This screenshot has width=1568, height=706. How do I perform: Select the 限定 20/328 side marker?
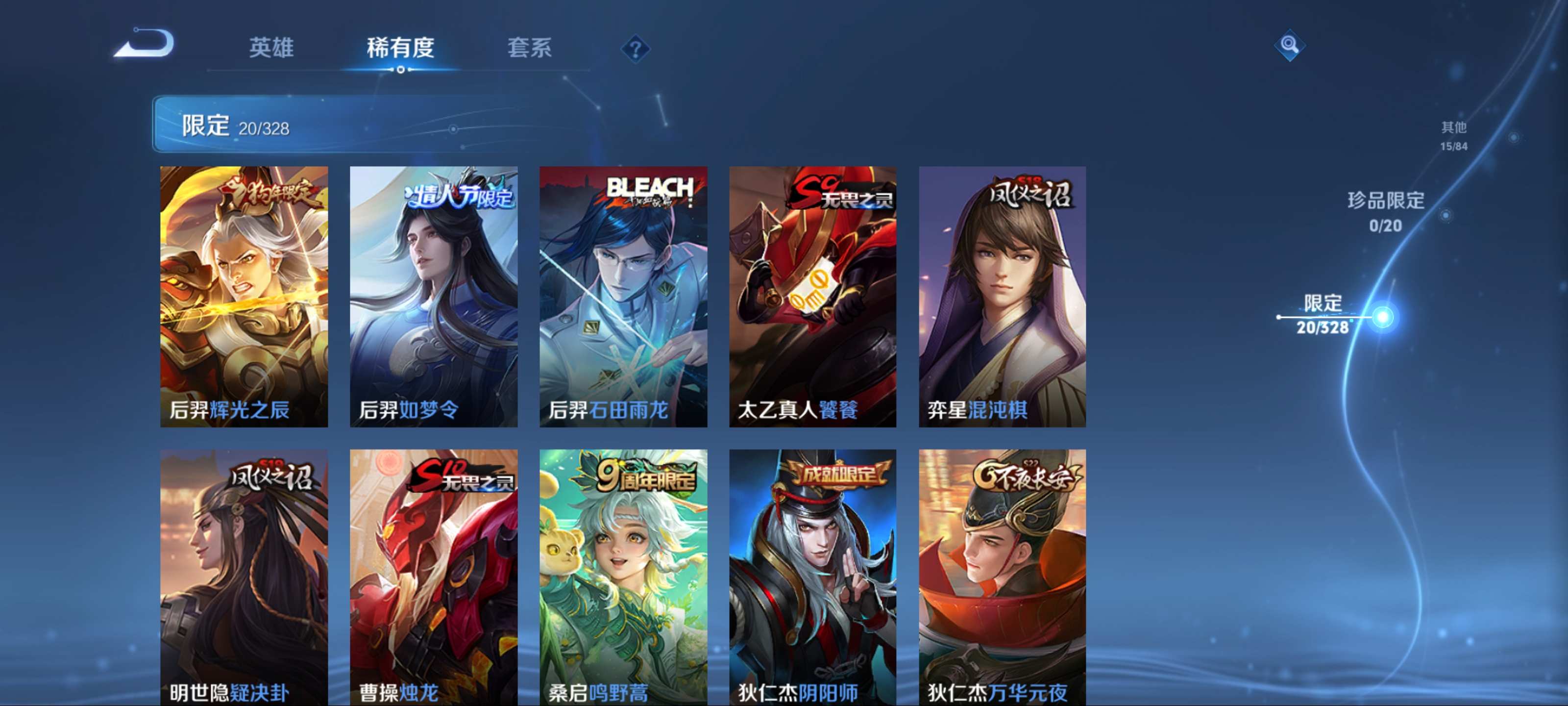point(1322,315)
